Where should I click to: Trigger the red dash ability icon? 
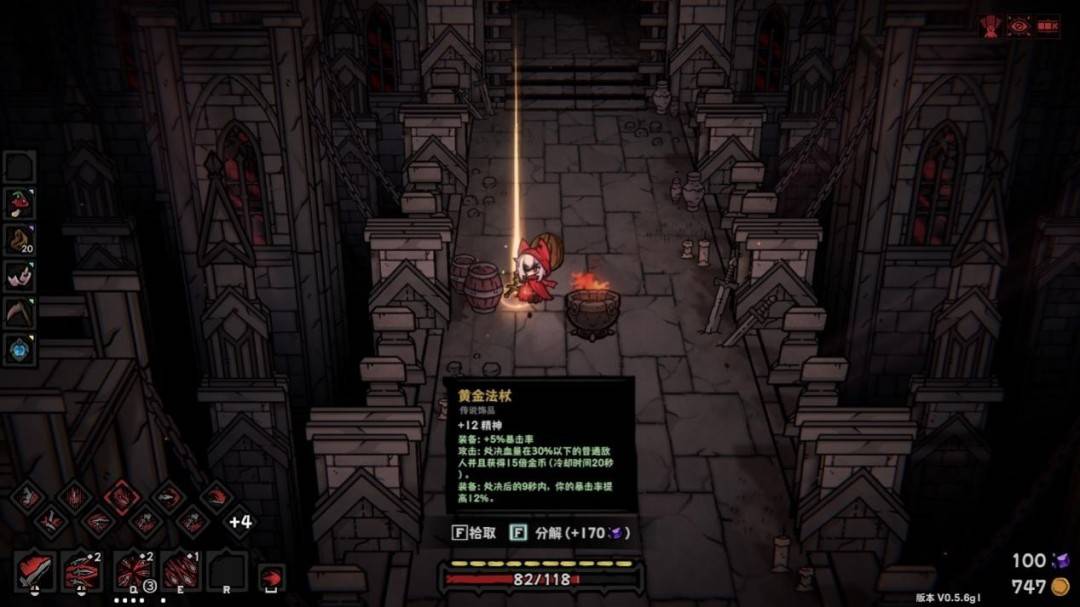click(x=271, y=577)
